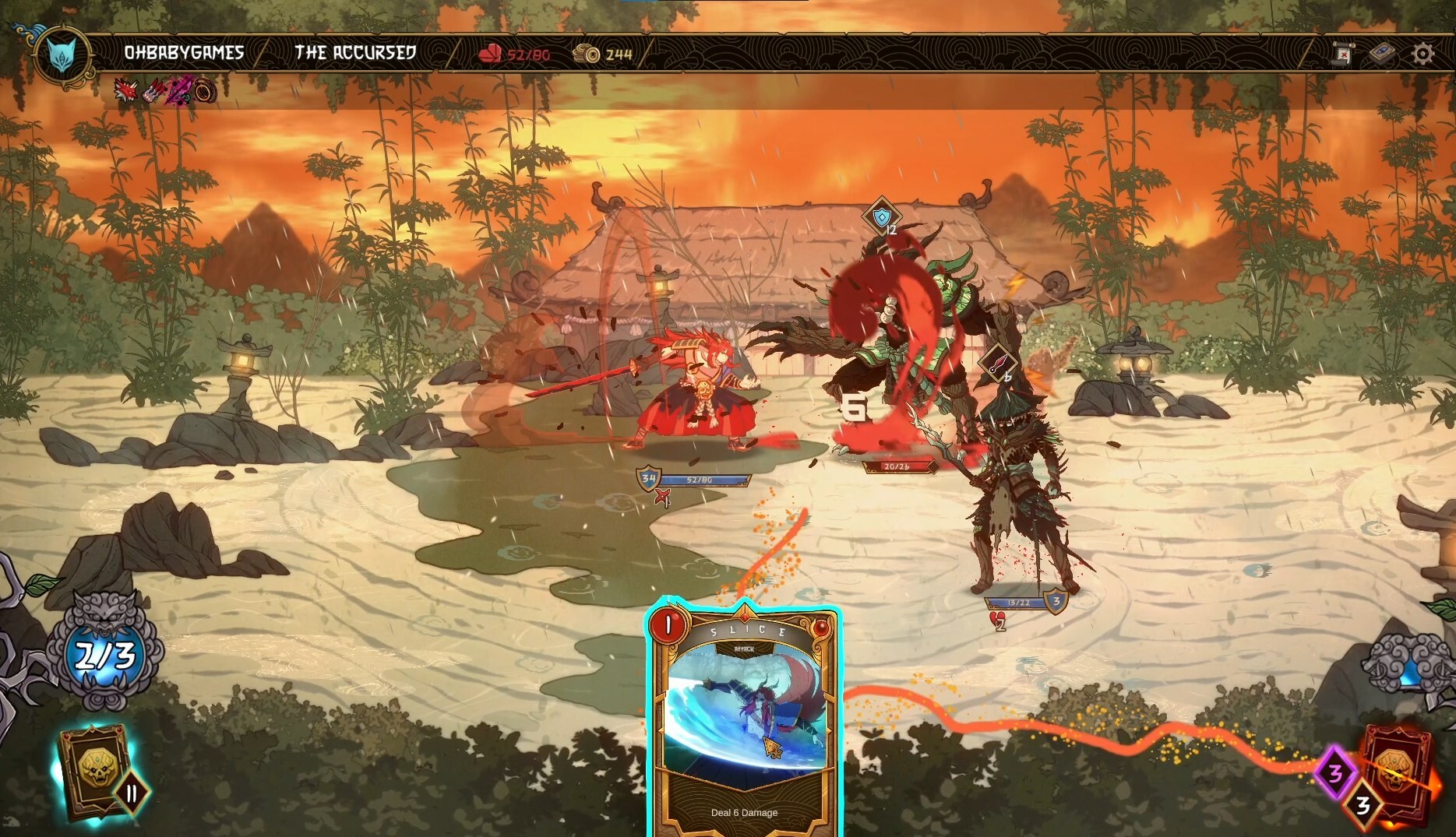Open the game settings gear

[1423, 54]
